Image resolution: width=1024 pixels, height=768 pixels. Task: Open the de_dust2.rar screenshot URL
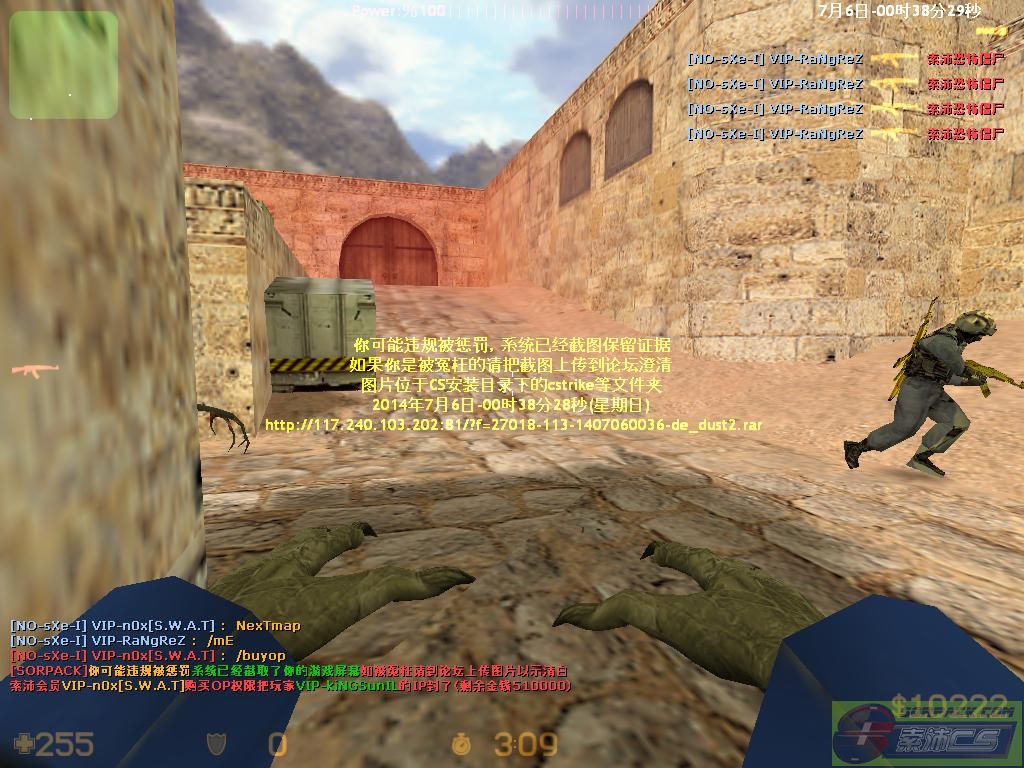513,425
